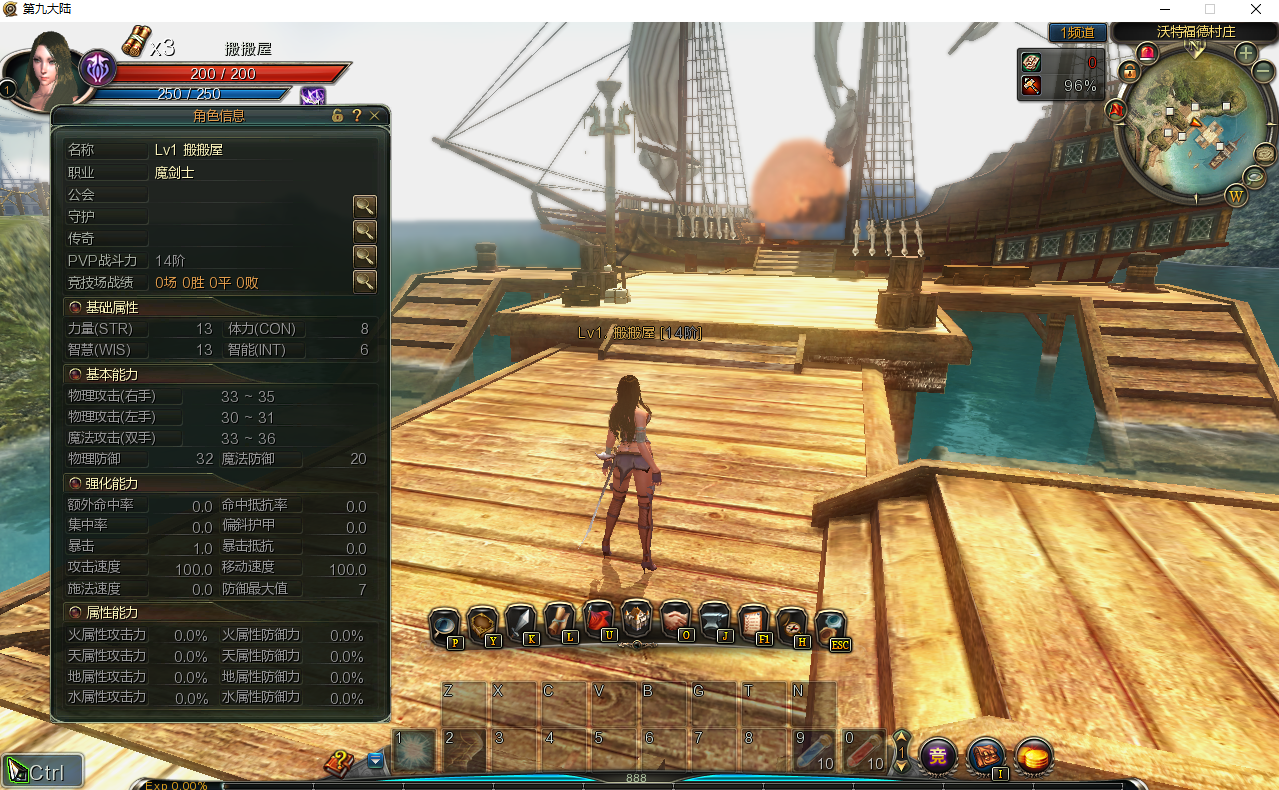Close the character info panel
1279x790 pixels.
(x=375, y=116)
